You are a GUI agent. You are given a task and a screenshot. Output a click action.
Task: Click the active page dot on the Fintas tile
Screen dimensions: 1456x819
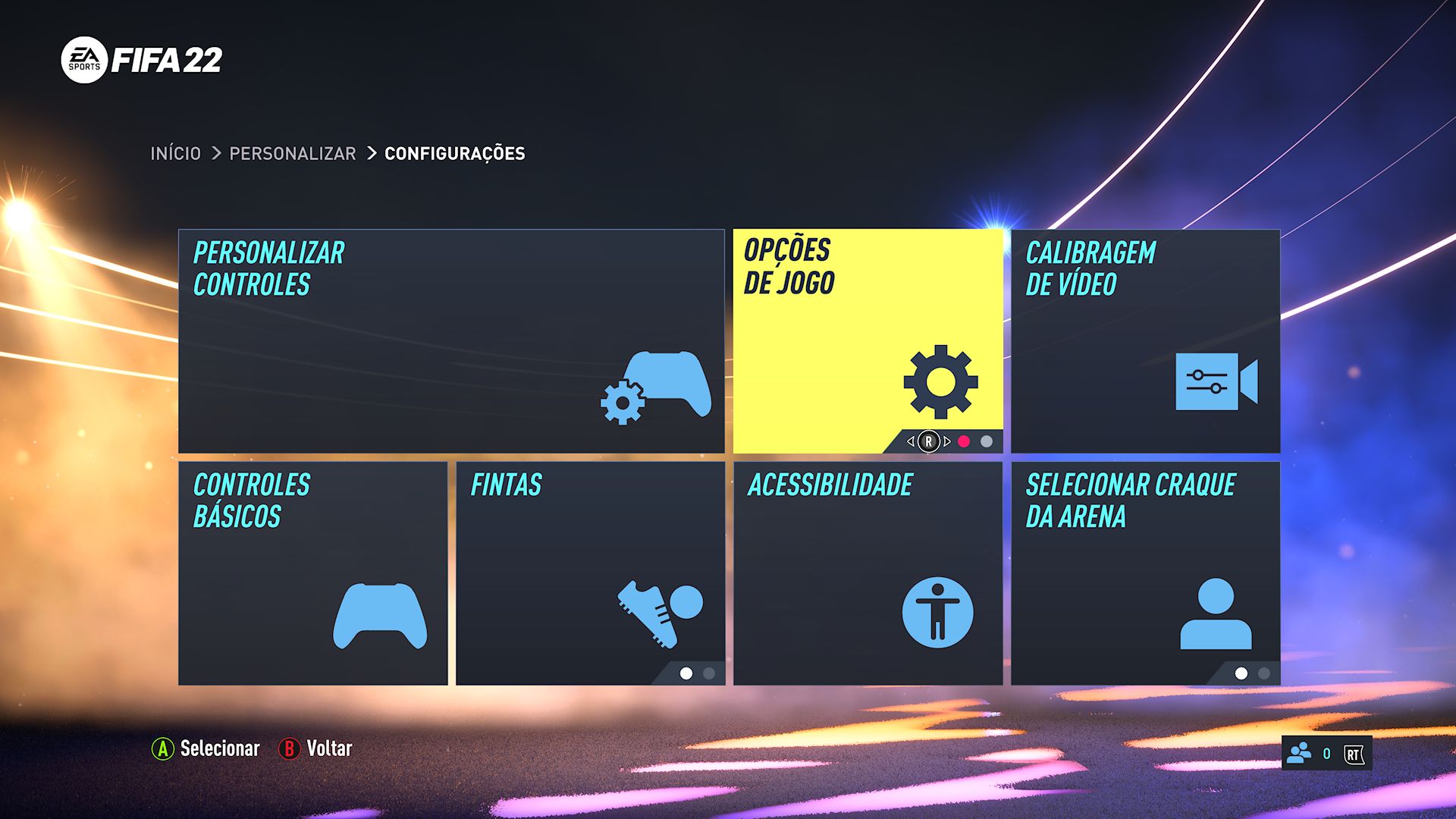[686, 673]
